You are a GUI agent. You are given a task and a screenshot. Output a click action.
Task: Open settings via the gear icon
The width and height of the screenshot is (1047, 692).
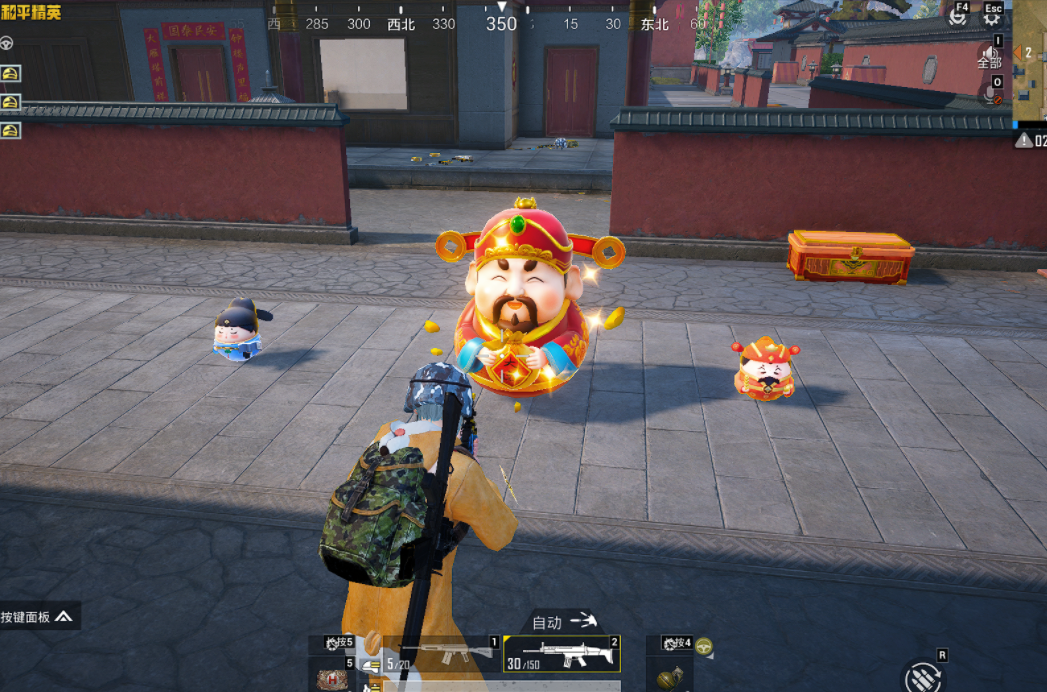click(992, 19)
